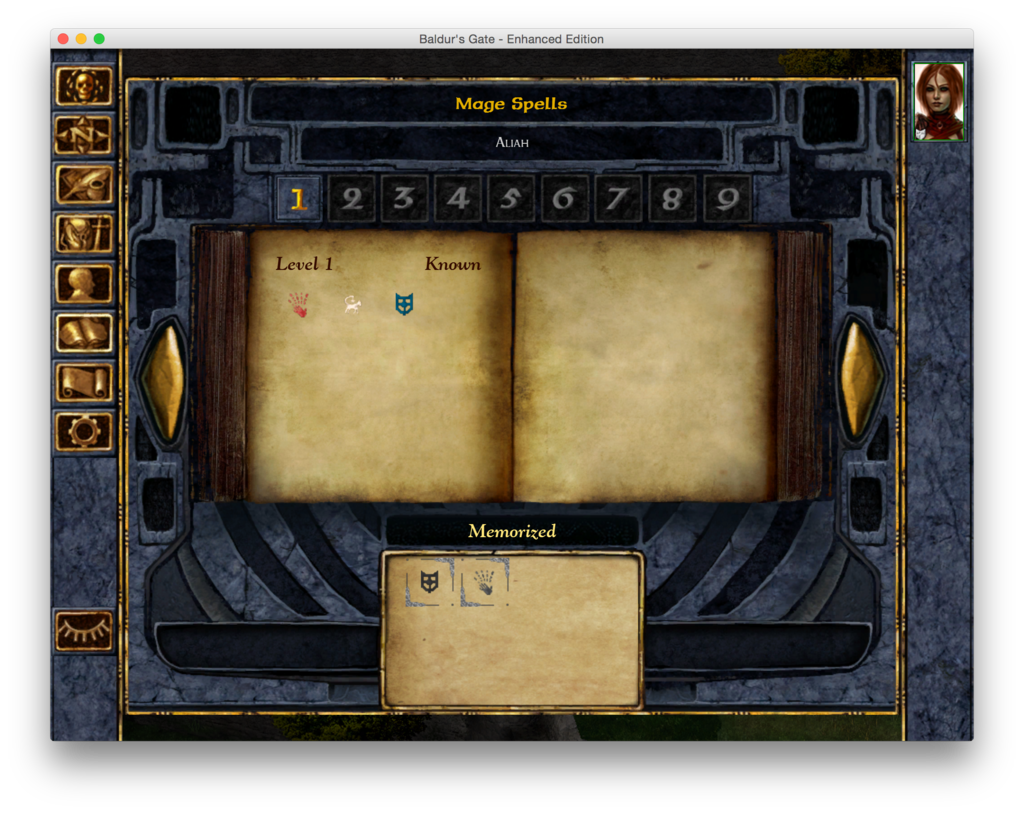The image size is (1024, 813).
Task: Select the white cat known spell
Action: click(352, 305)
